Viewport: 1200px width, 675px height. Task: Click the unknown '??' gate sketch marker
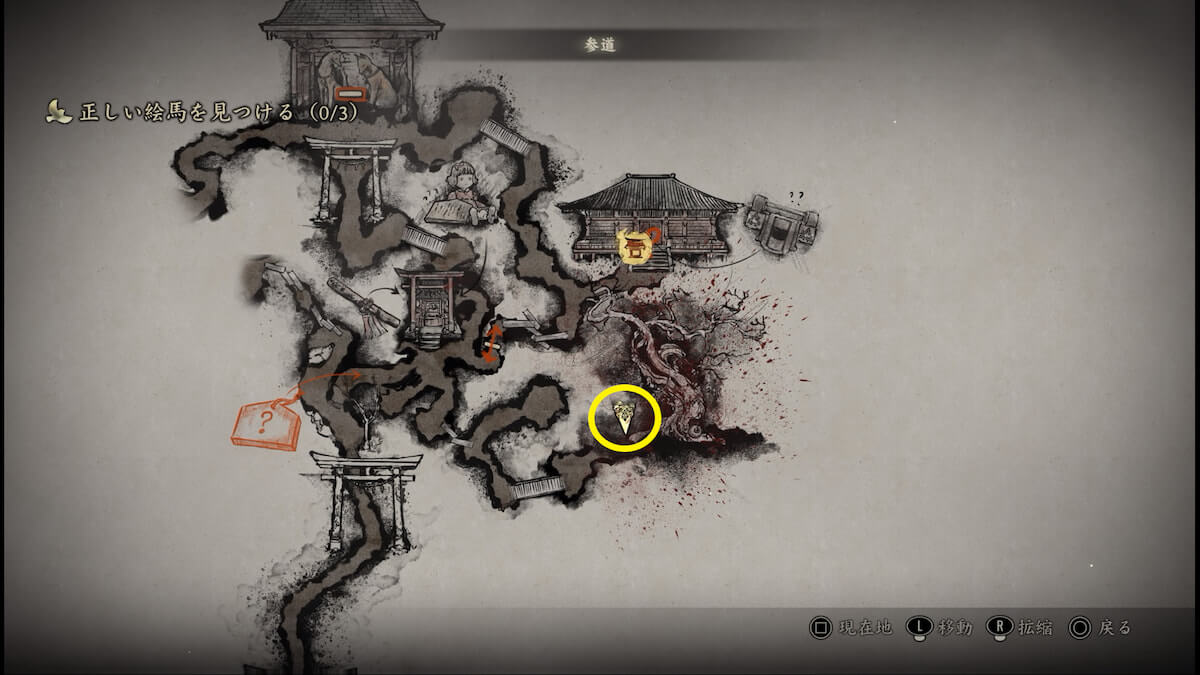(782, 222)
